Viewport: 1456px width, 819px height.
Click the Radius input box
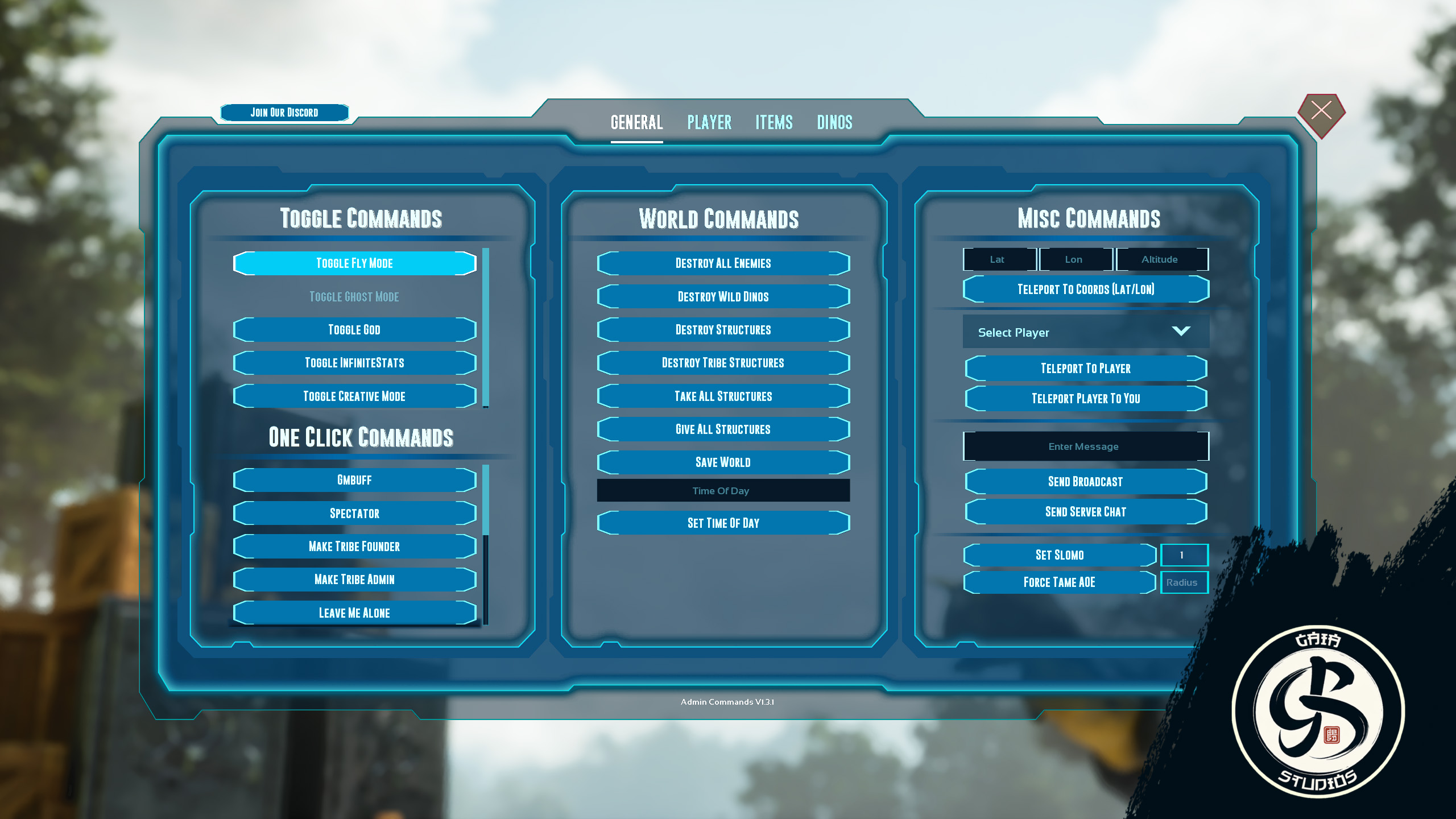coord(1184,582)
